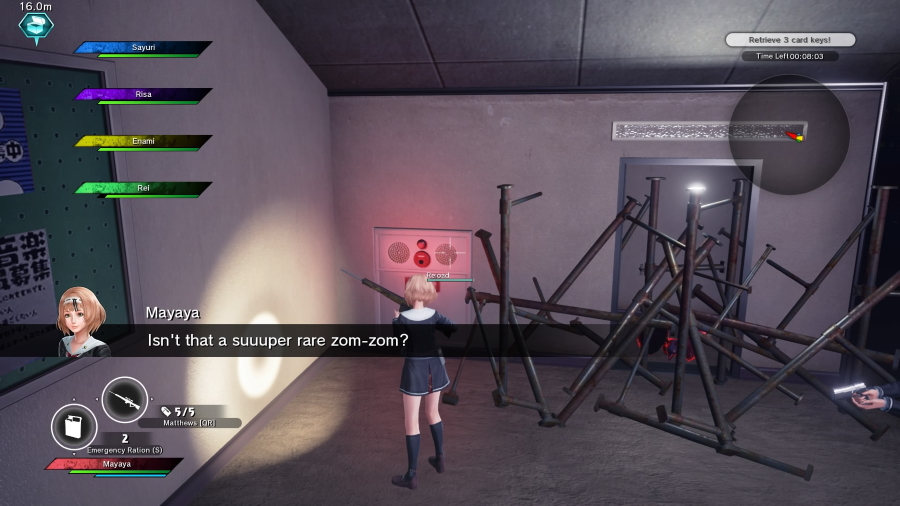Use the Emergency Ration item icon
Viewport: 900px width, 506px height.
(74, 427)
